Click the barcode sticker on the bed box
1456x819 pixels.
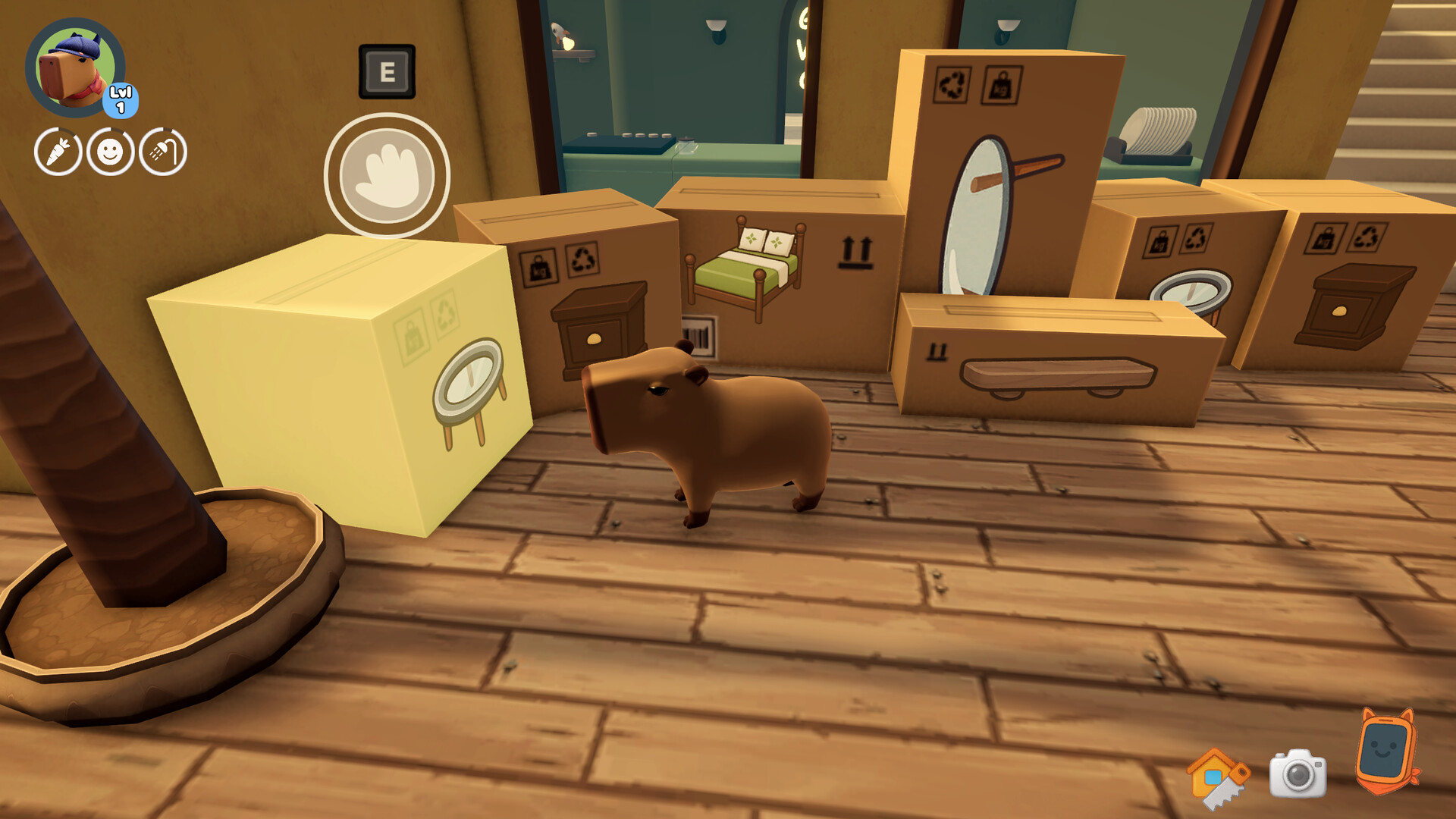(701, 338)
